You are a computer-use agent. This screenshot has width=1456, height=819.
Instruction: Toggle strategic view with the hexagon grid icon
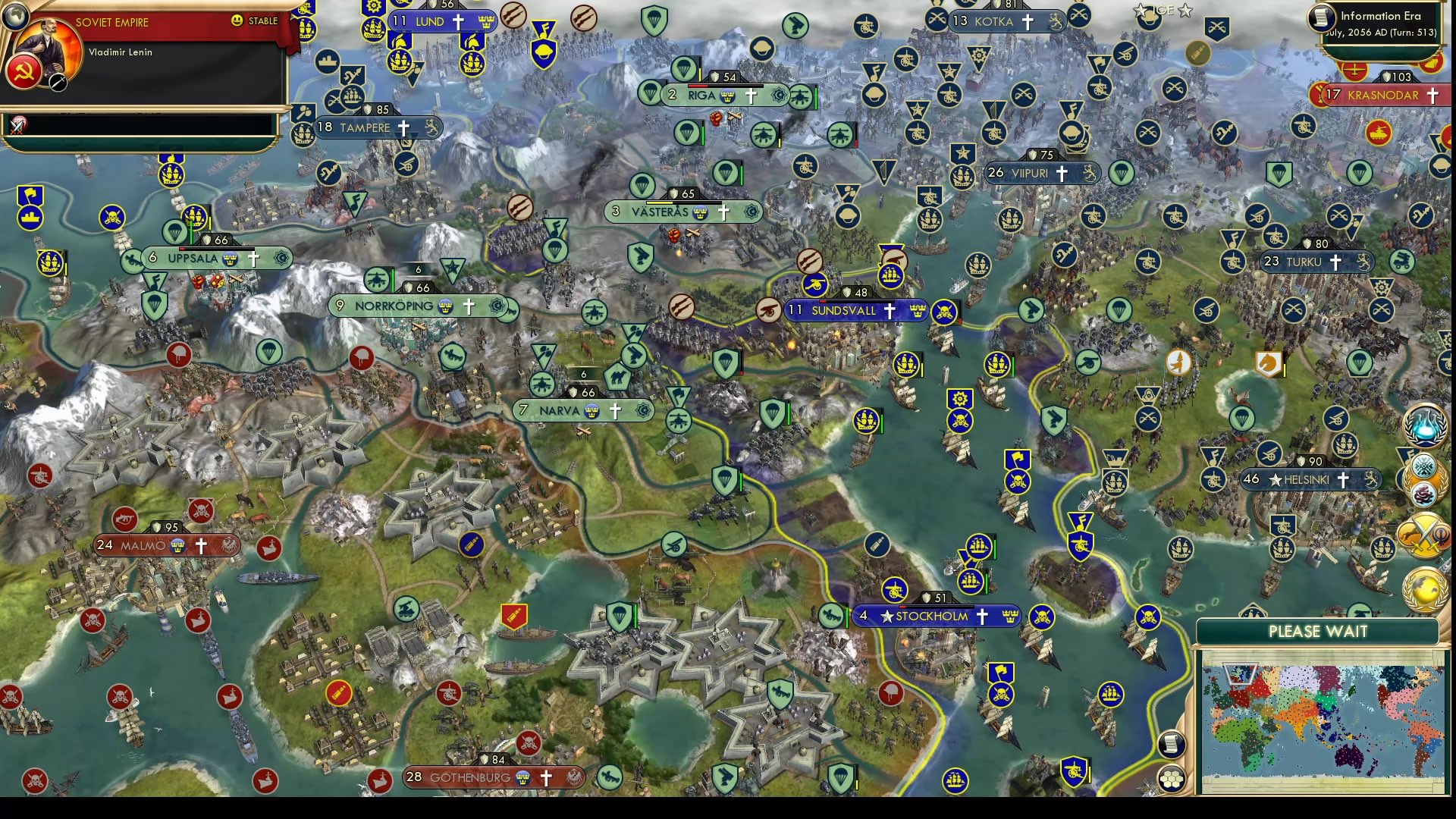[1170, 779]
